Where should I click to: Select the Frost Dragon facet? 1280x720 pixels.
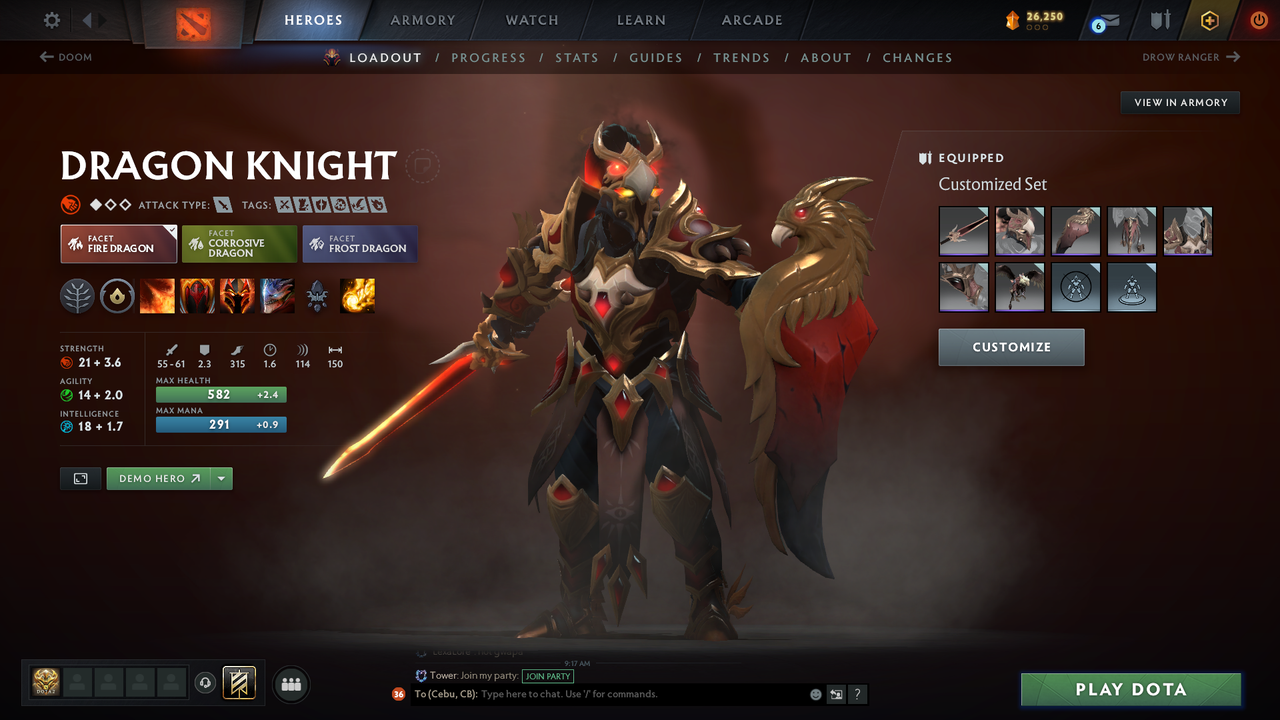click(x=359, y=243)
